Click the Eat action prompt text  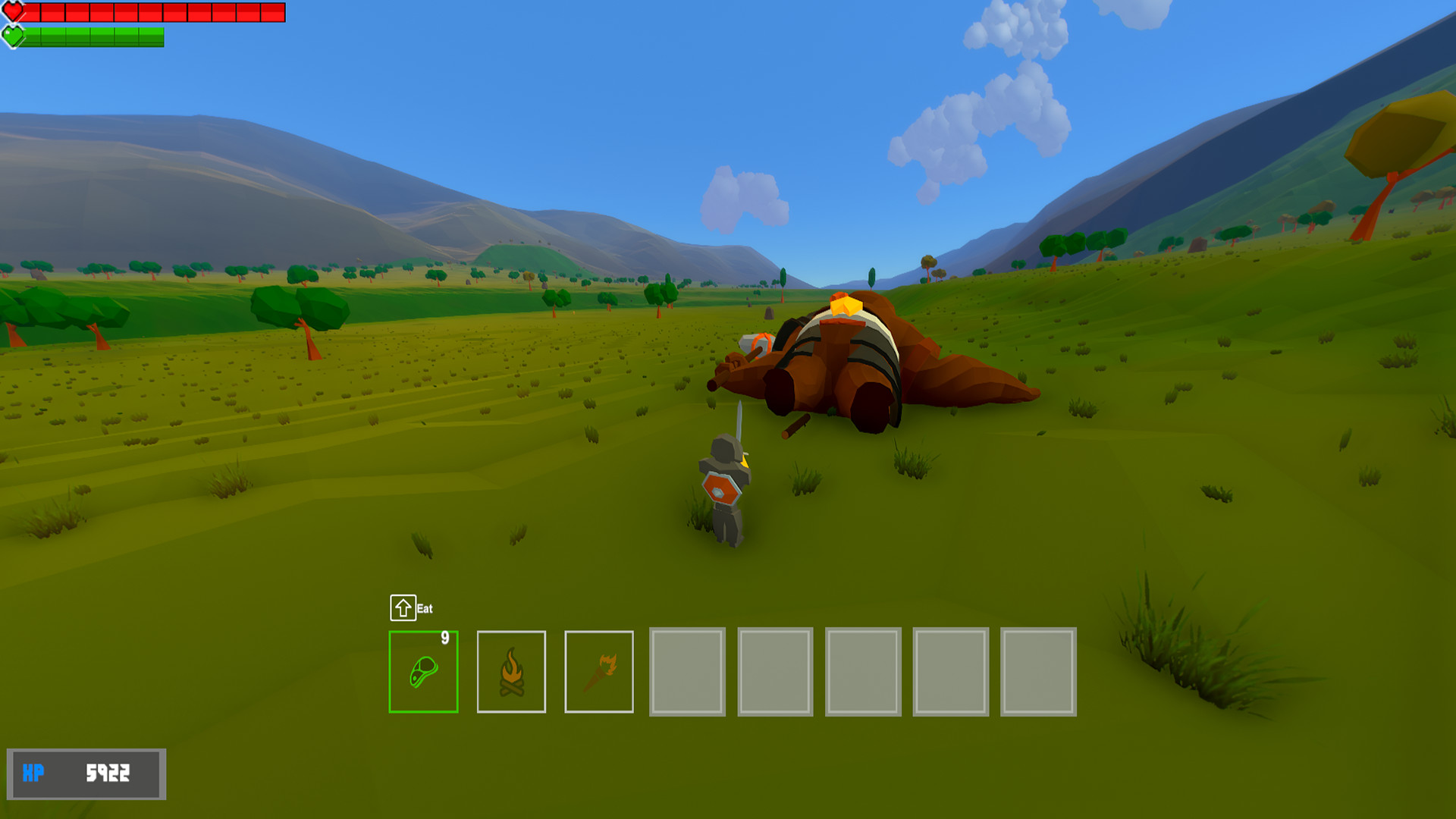pyautogui.click(x=425, y=607)
